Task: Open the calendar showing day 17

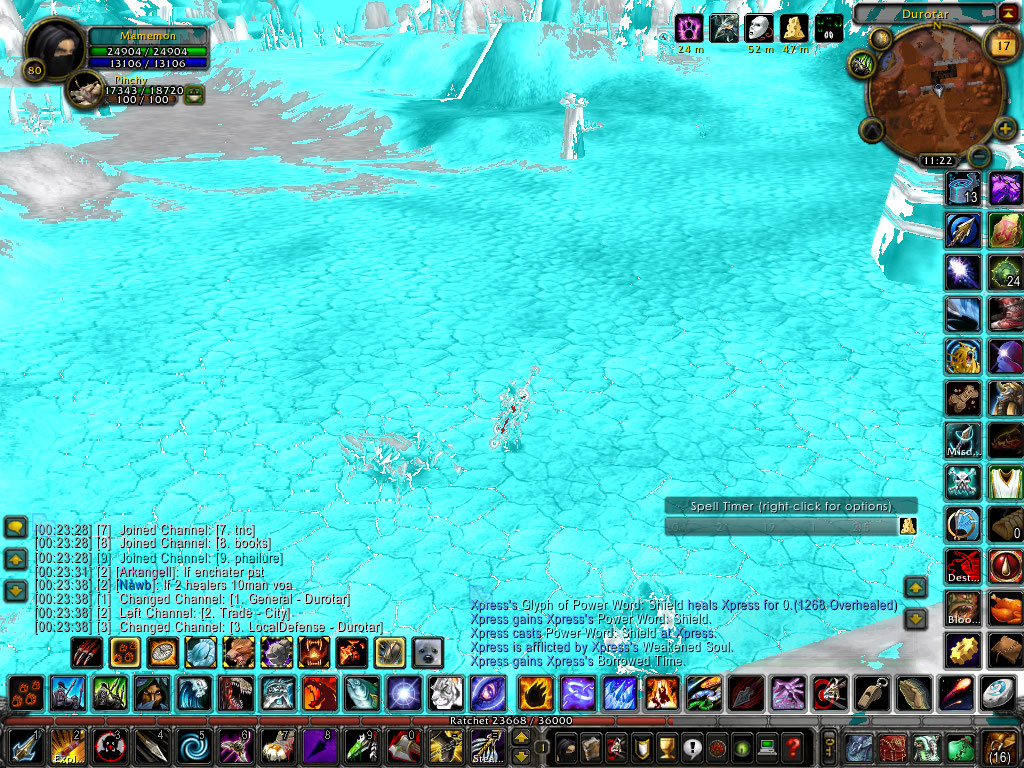Action: [1001, 44]
